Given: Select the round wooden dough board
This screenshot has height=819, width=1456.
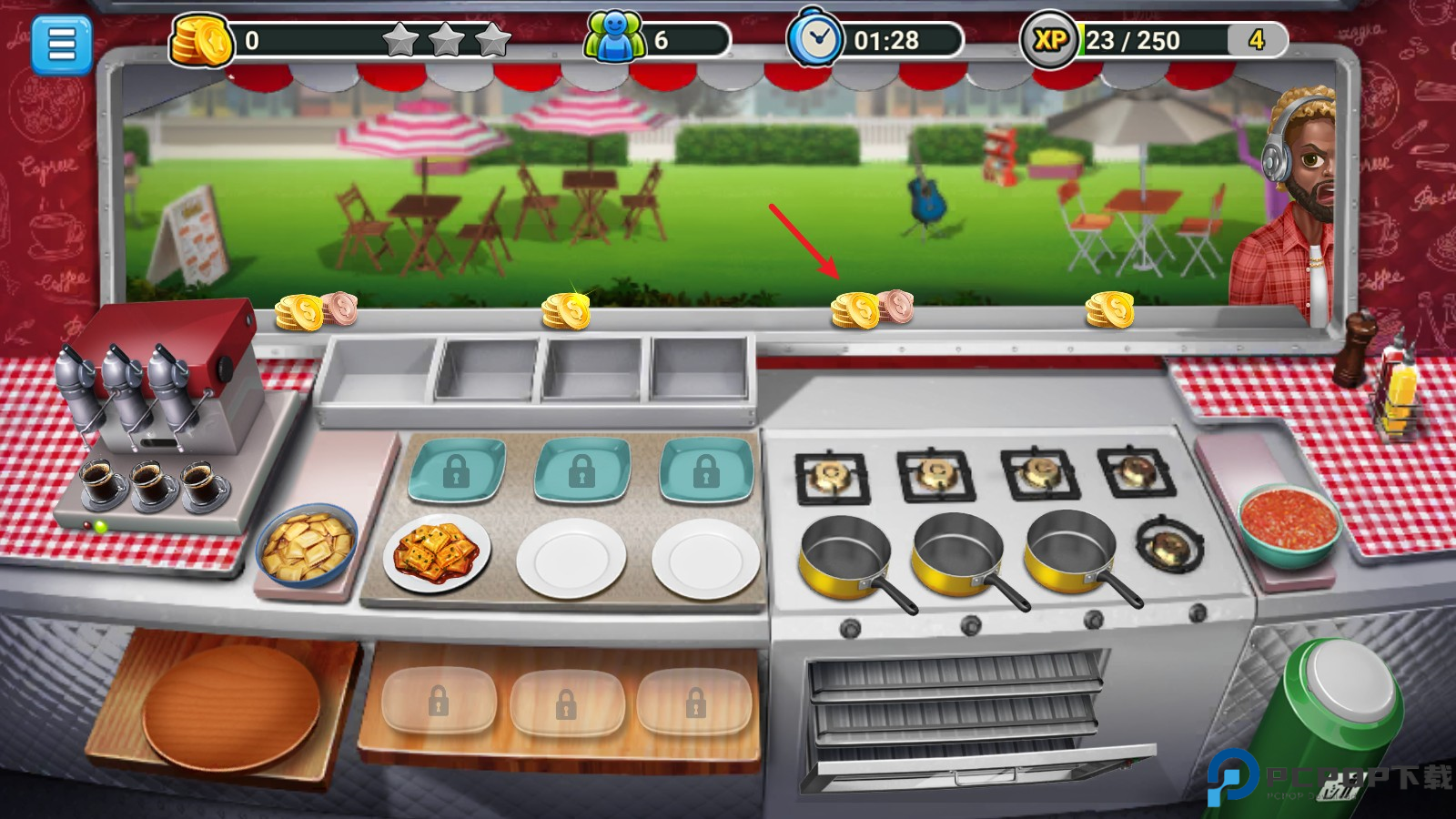Looking at the screenshot, I should [x=231, y=707].
